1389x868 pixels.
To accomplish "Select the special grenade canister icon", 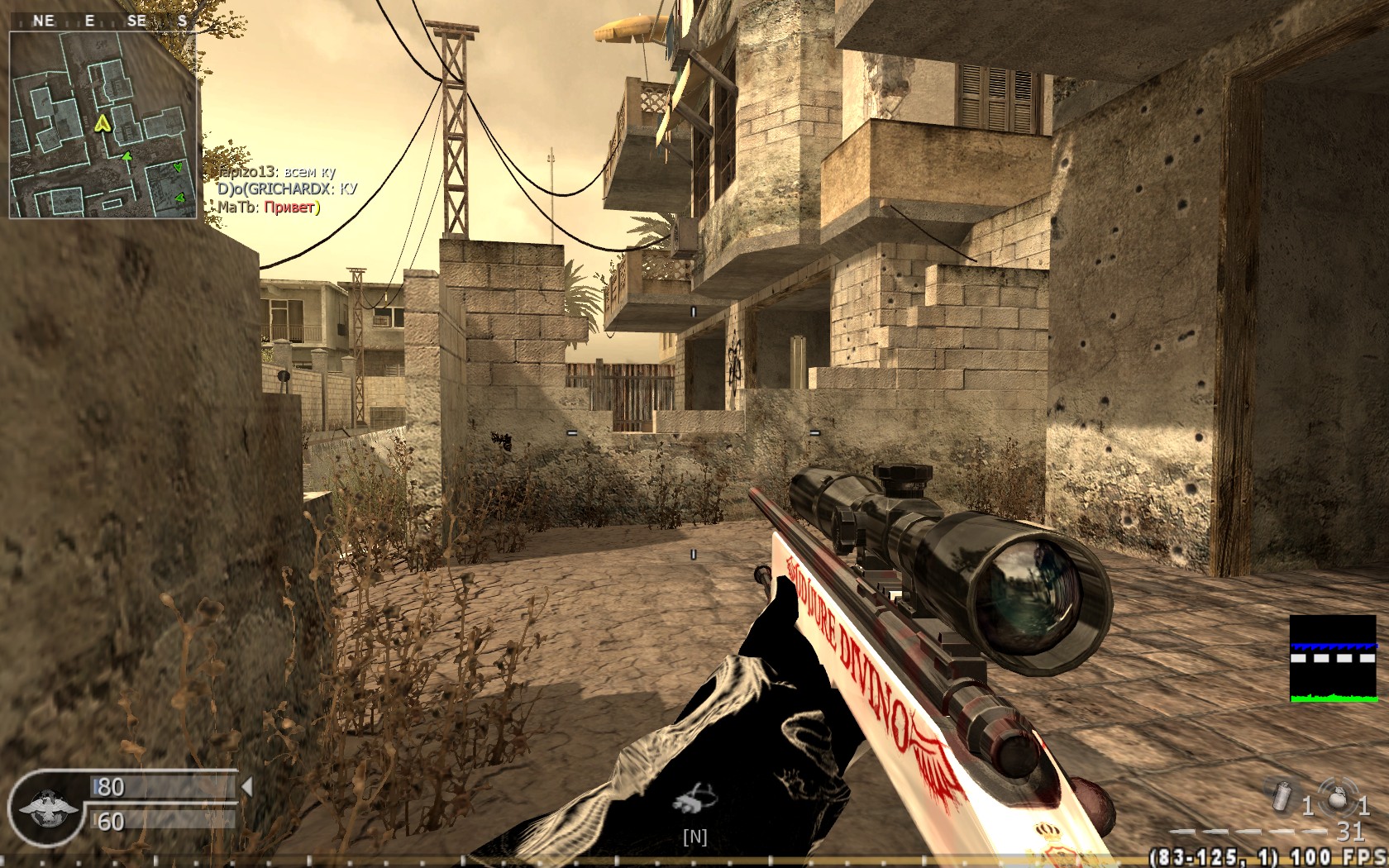I will (1282, 795).
